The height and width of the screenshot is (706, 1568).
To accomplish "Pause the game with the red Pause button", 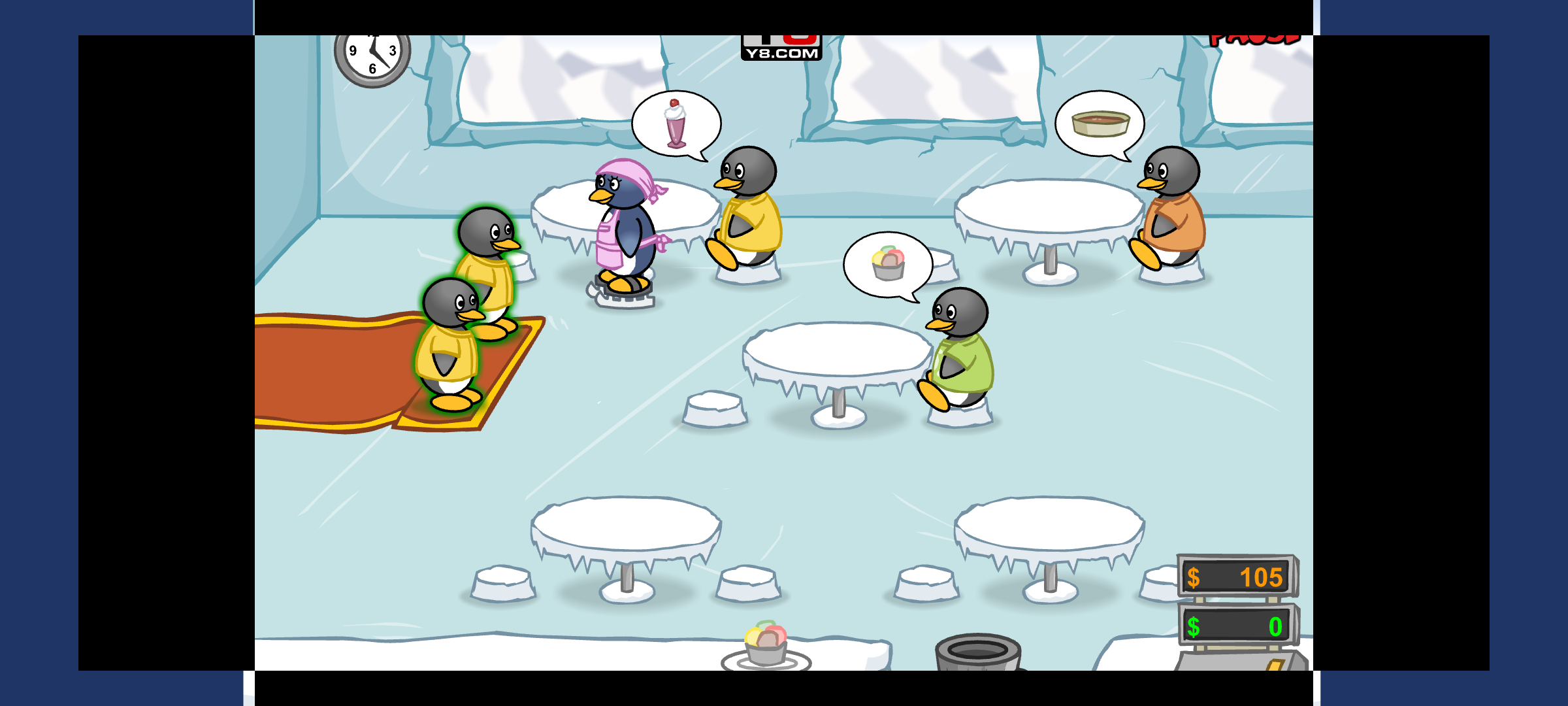I will pos(1254,39).
